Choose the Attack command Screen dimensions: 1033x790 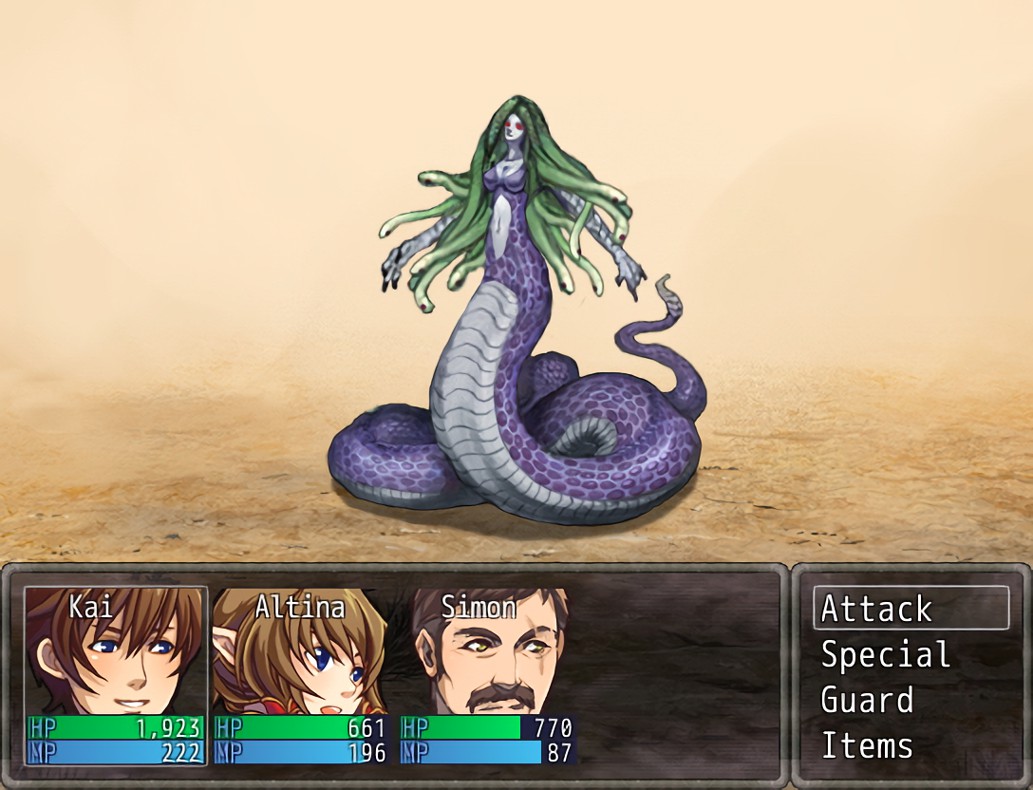coord(910,608)
